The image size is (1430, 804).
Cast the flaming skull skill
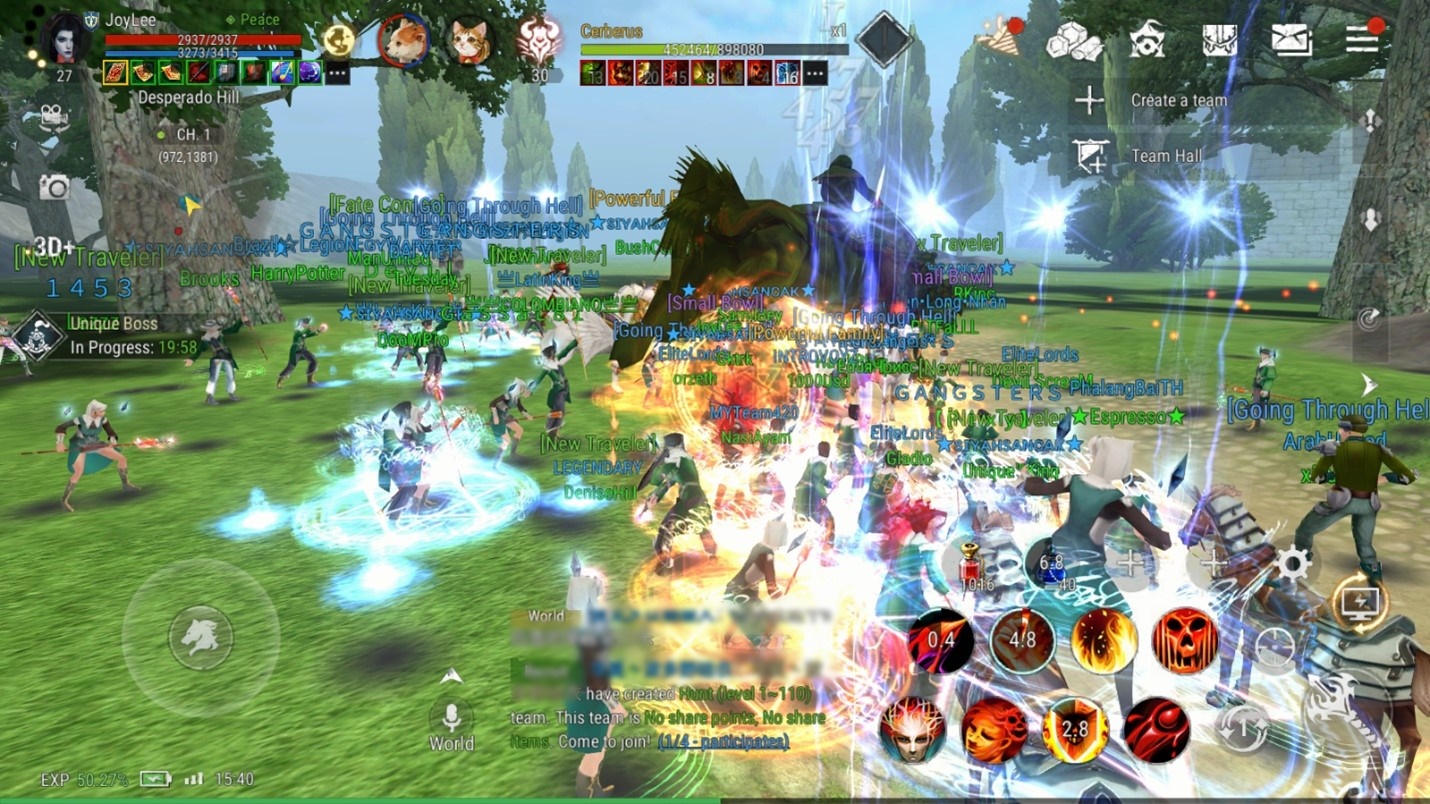pyautogui.click(x=1185, y=640)
